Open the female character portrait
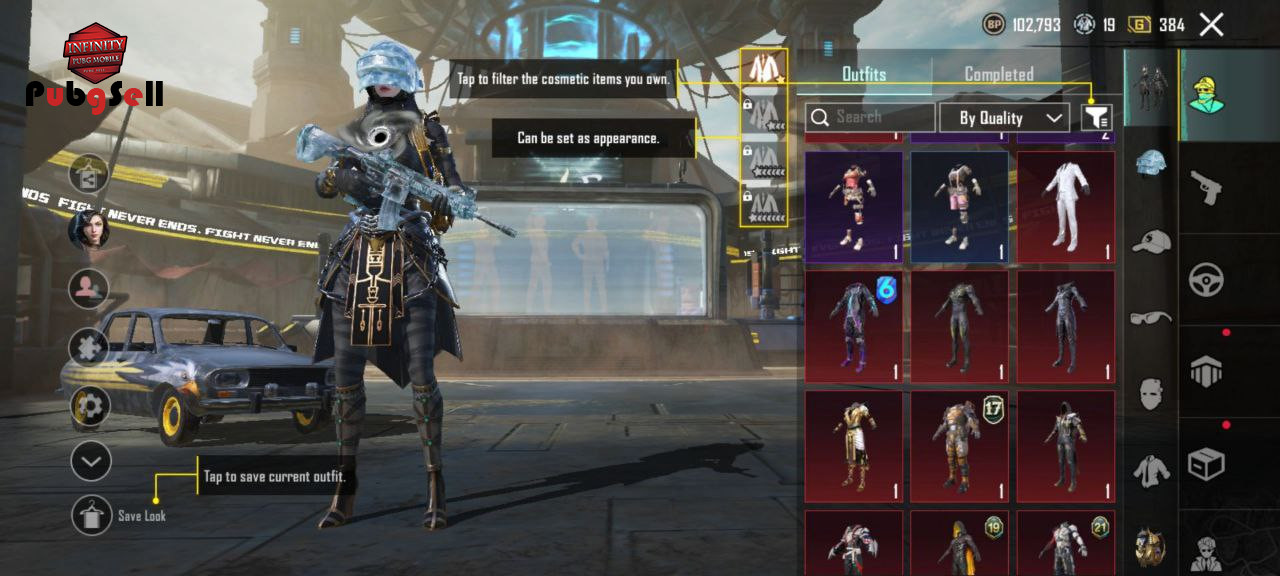This screenshot has width=1280, height=576. pos(88,230)
